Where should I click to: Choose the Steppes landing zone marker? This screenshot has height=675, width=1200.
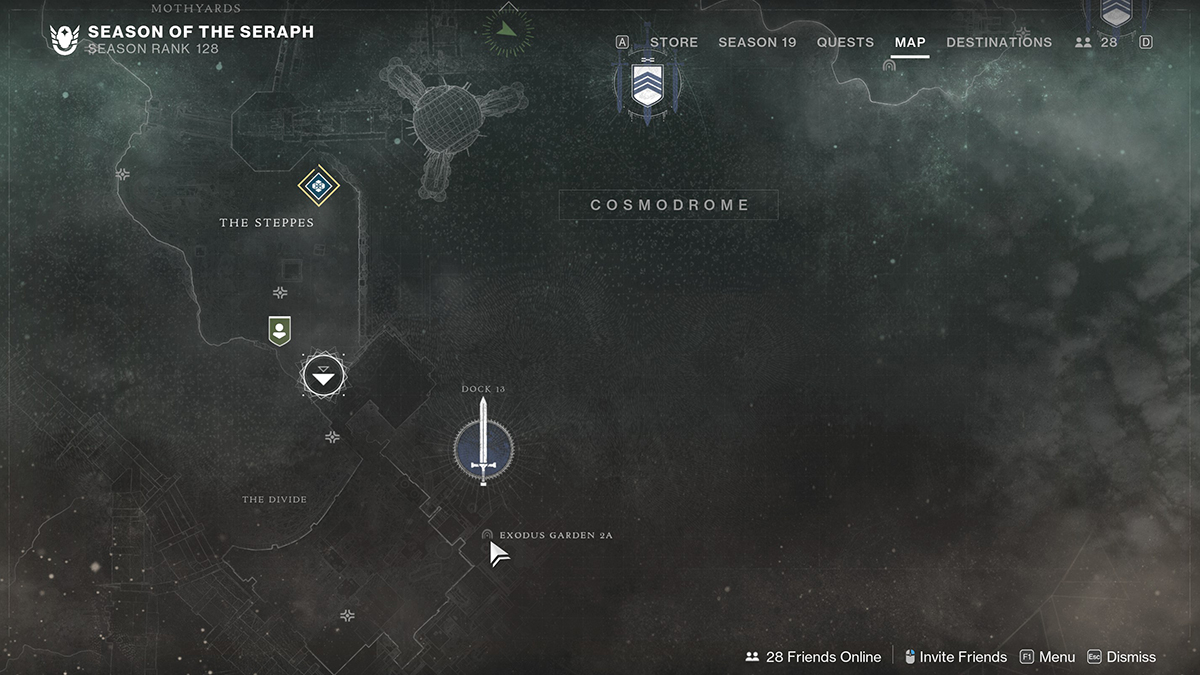(x=323, y=376)
